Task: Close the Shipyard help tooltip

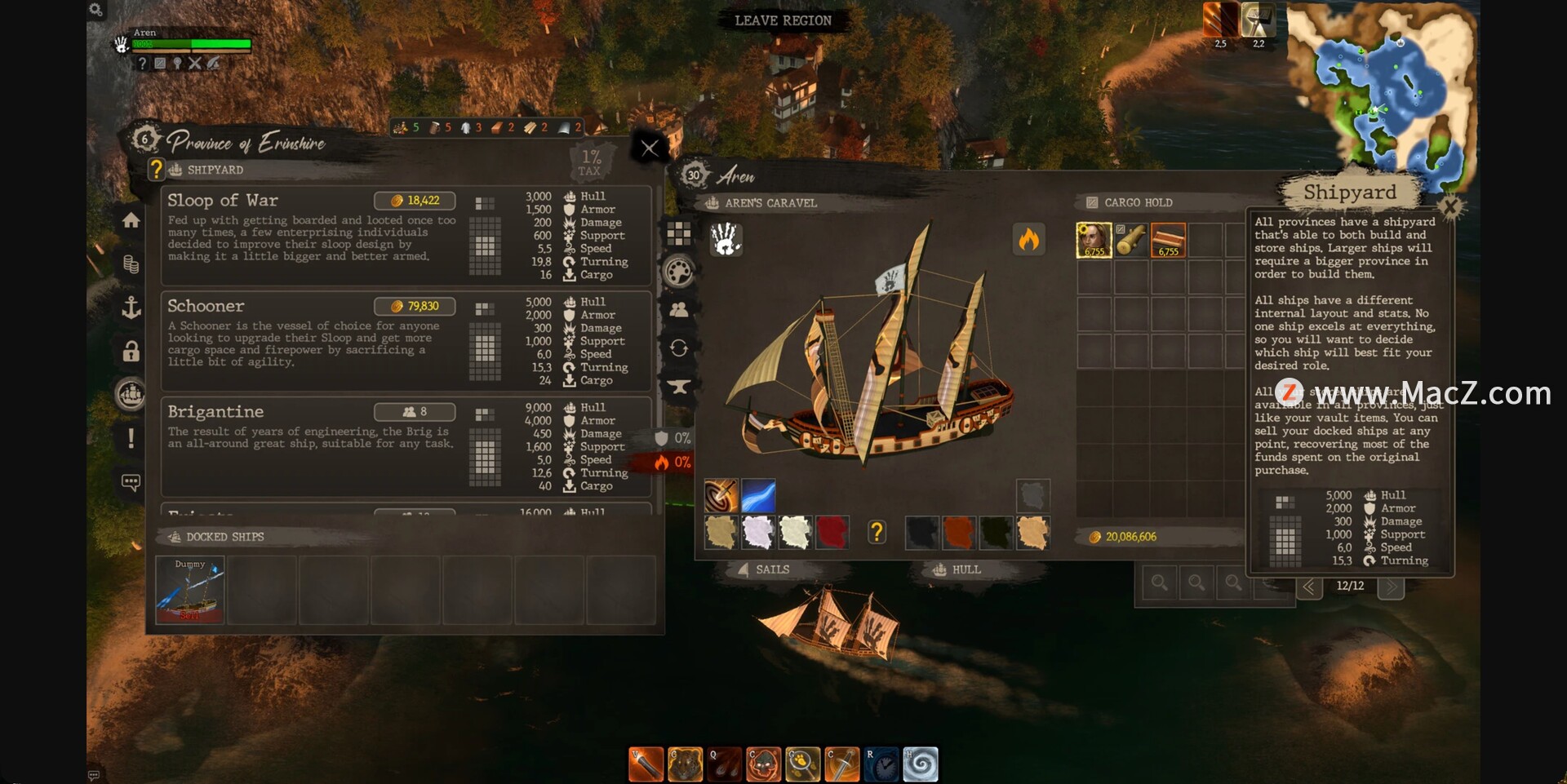Action: coord(1450,207)
